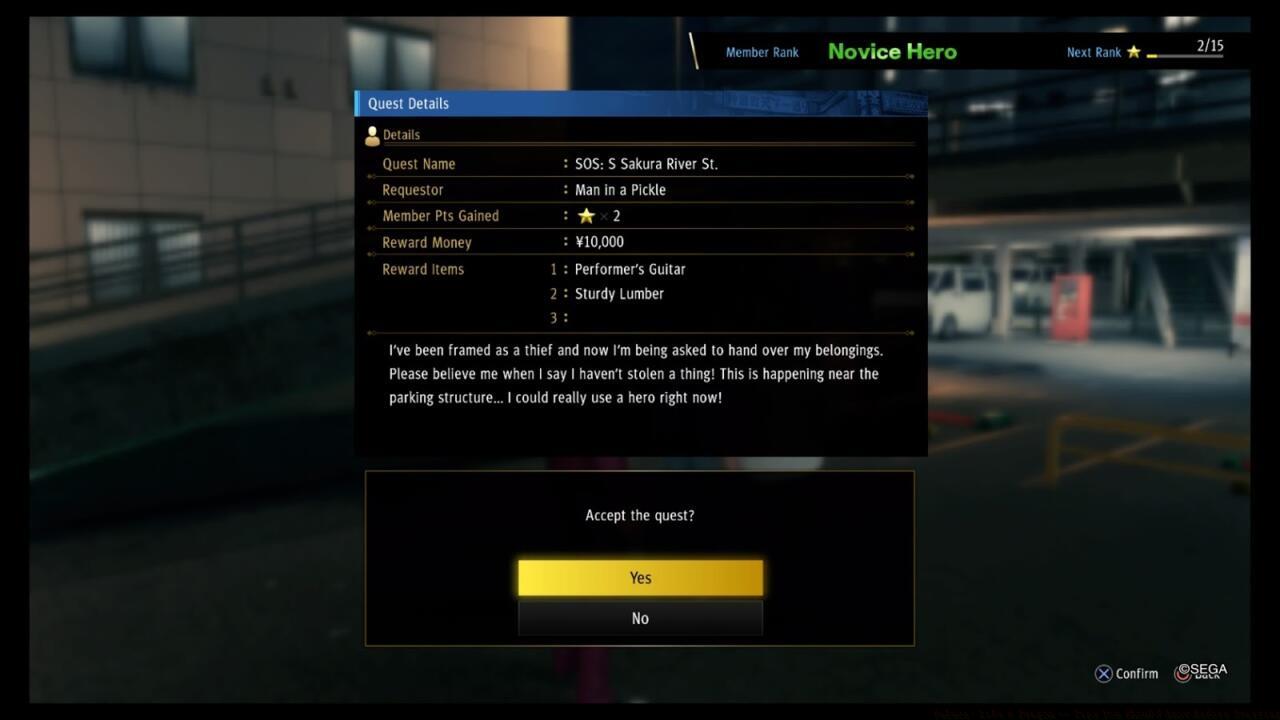Select Yes to accept the quest
The height and width of the screenshot is (720, 1280).
639,577
